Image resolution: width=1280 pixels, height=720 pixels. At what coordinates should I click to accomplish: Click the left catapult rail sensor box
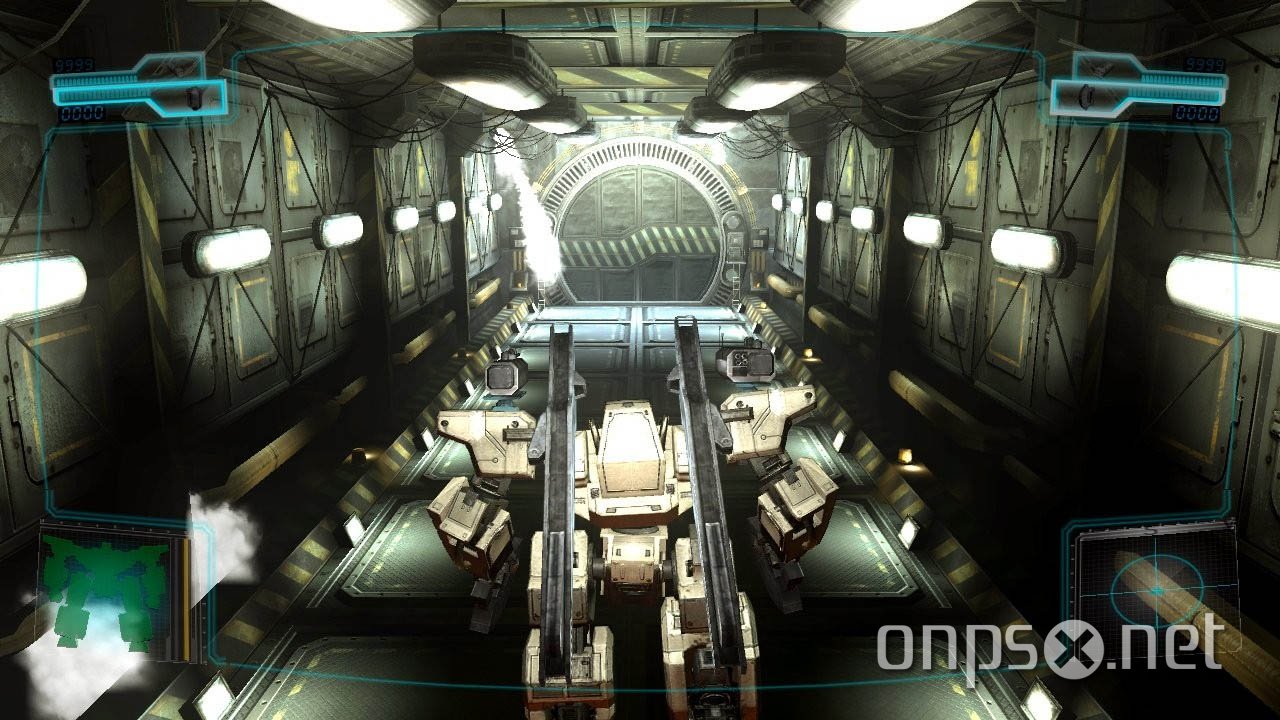[x=505, y=375]
